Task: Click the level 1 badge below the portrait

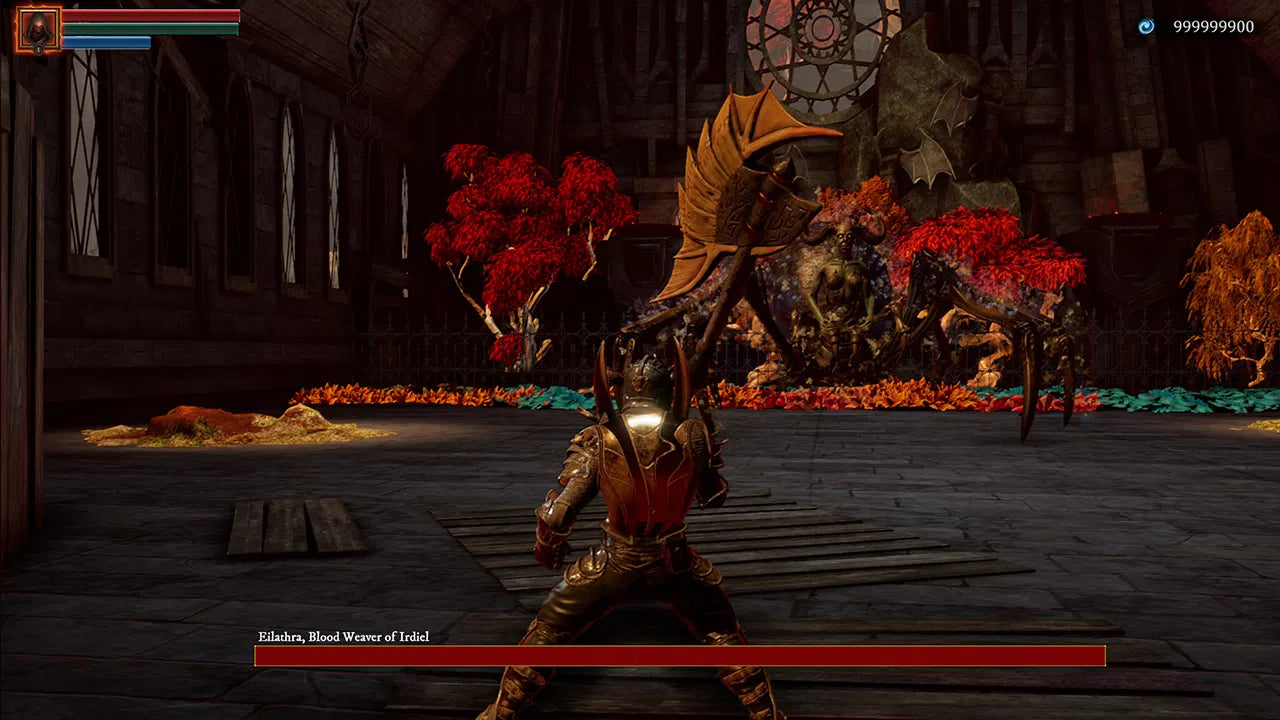Action: [39, 48]
